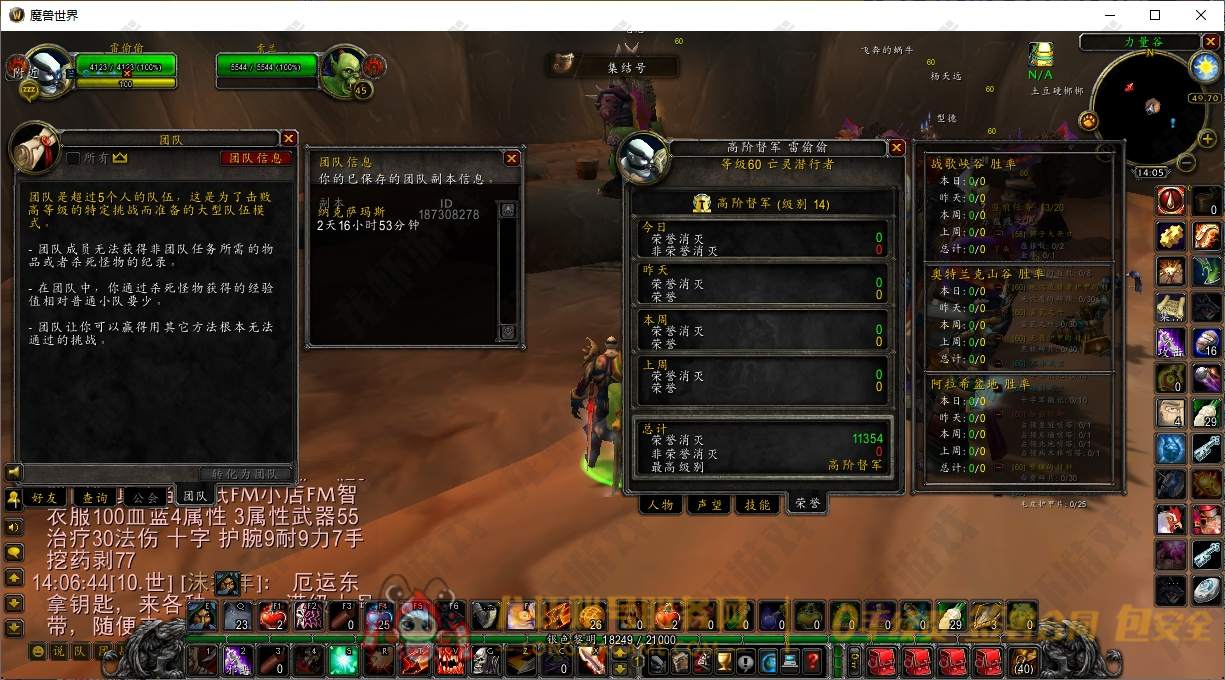Zoom out the minimap with minus button
1225x680 pixels.
pos(1184,163)
